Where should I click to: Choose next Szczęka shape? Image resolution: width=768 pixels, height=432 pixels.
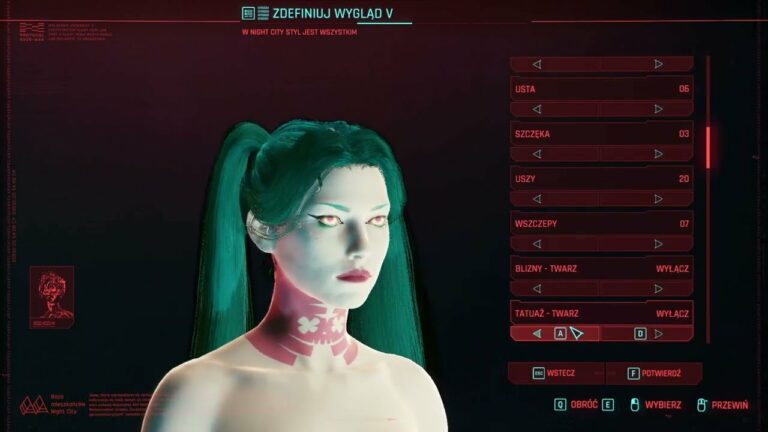coord(658,154)
